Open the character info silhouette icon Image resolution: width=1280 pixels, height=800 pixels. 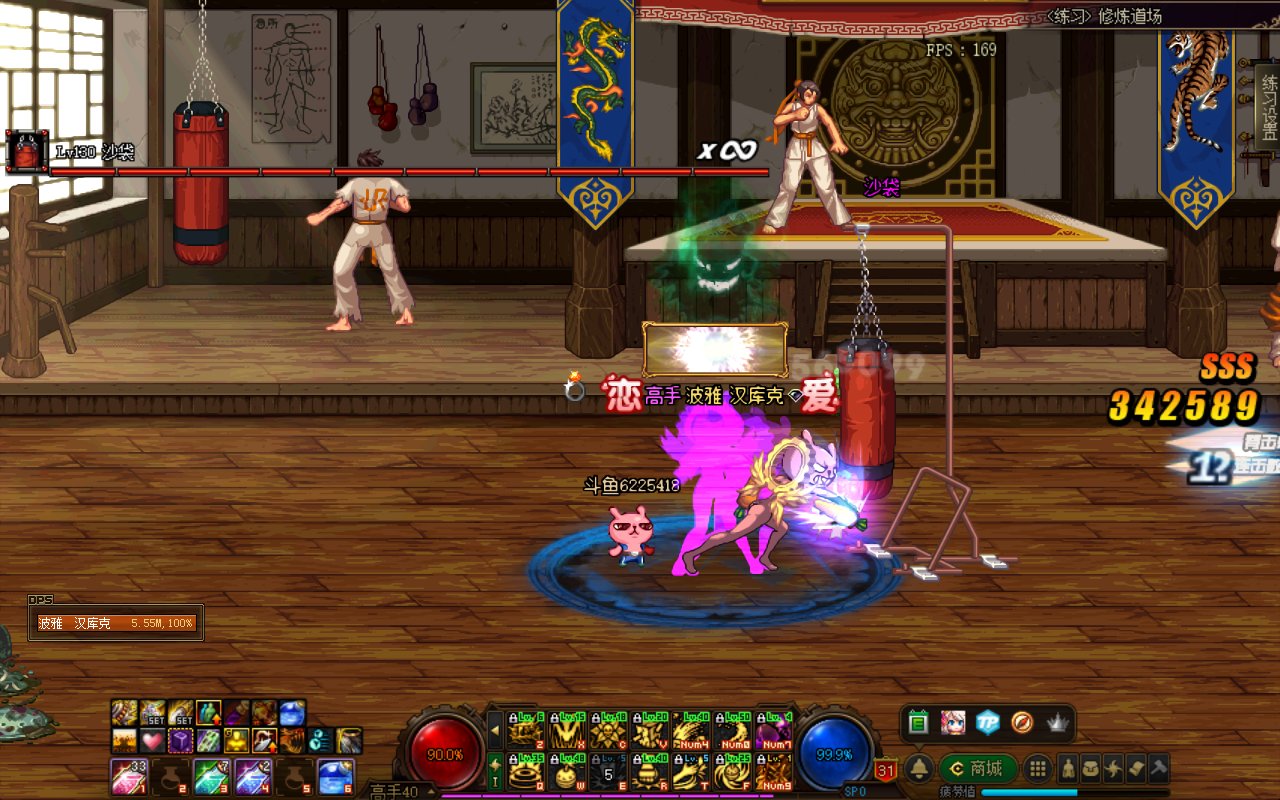1069,768
